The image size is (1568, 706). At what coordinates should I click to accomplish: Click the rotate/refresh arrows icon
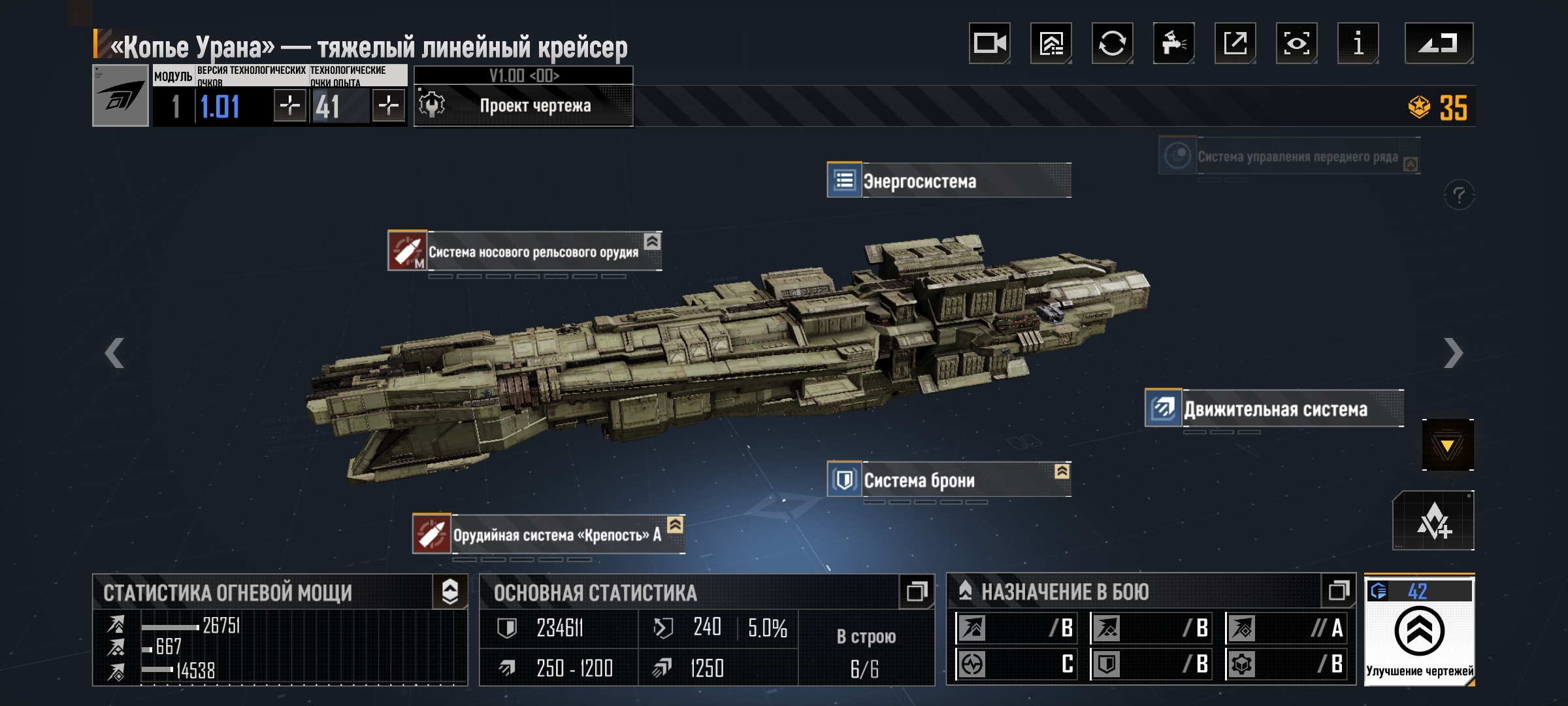coord(1112,43)
